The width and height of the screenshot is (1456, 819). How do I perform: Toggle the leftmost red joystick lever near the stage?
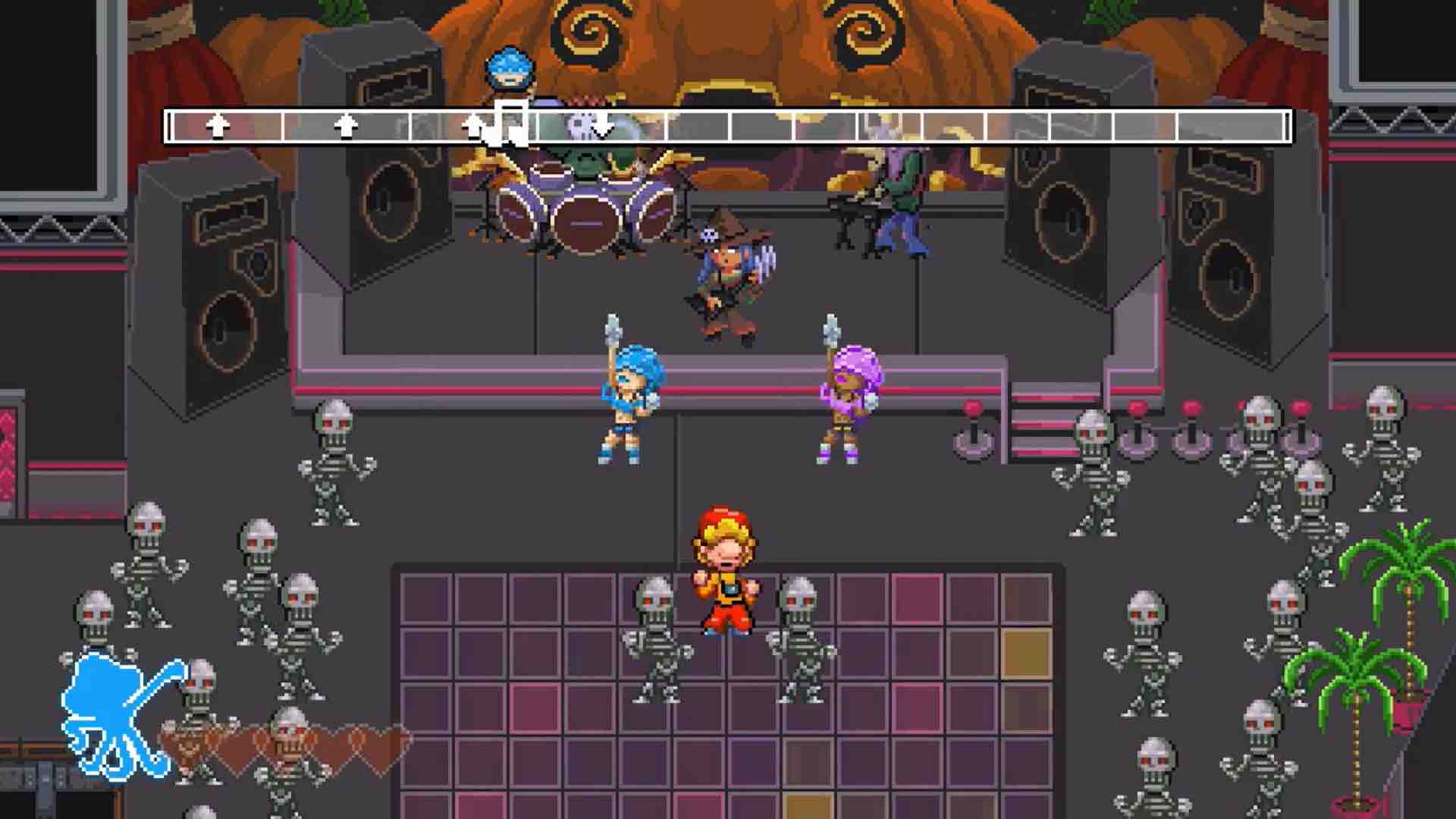pos(974,425)
